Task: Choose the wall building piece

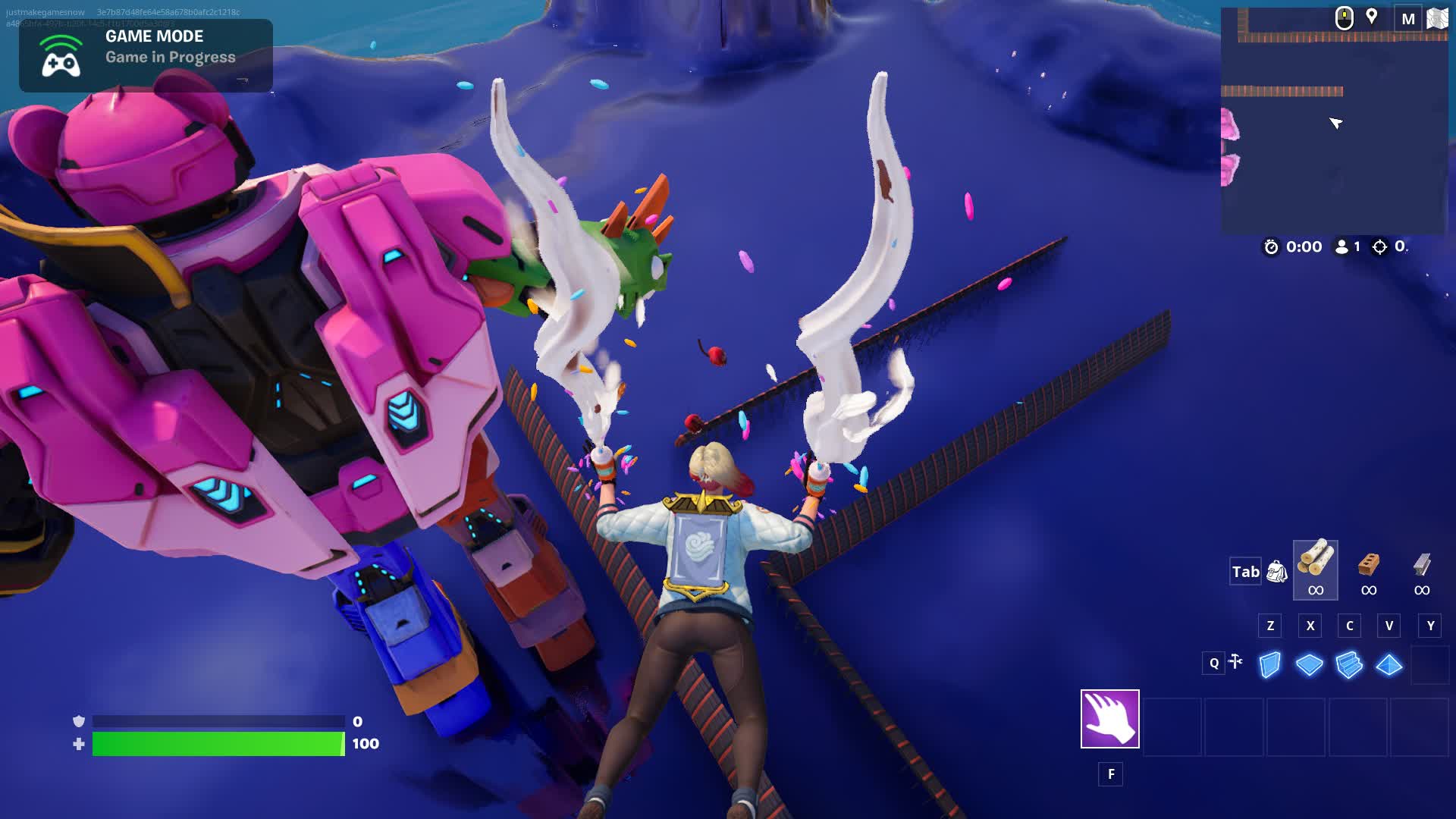Action: [x=1269, y=665]
